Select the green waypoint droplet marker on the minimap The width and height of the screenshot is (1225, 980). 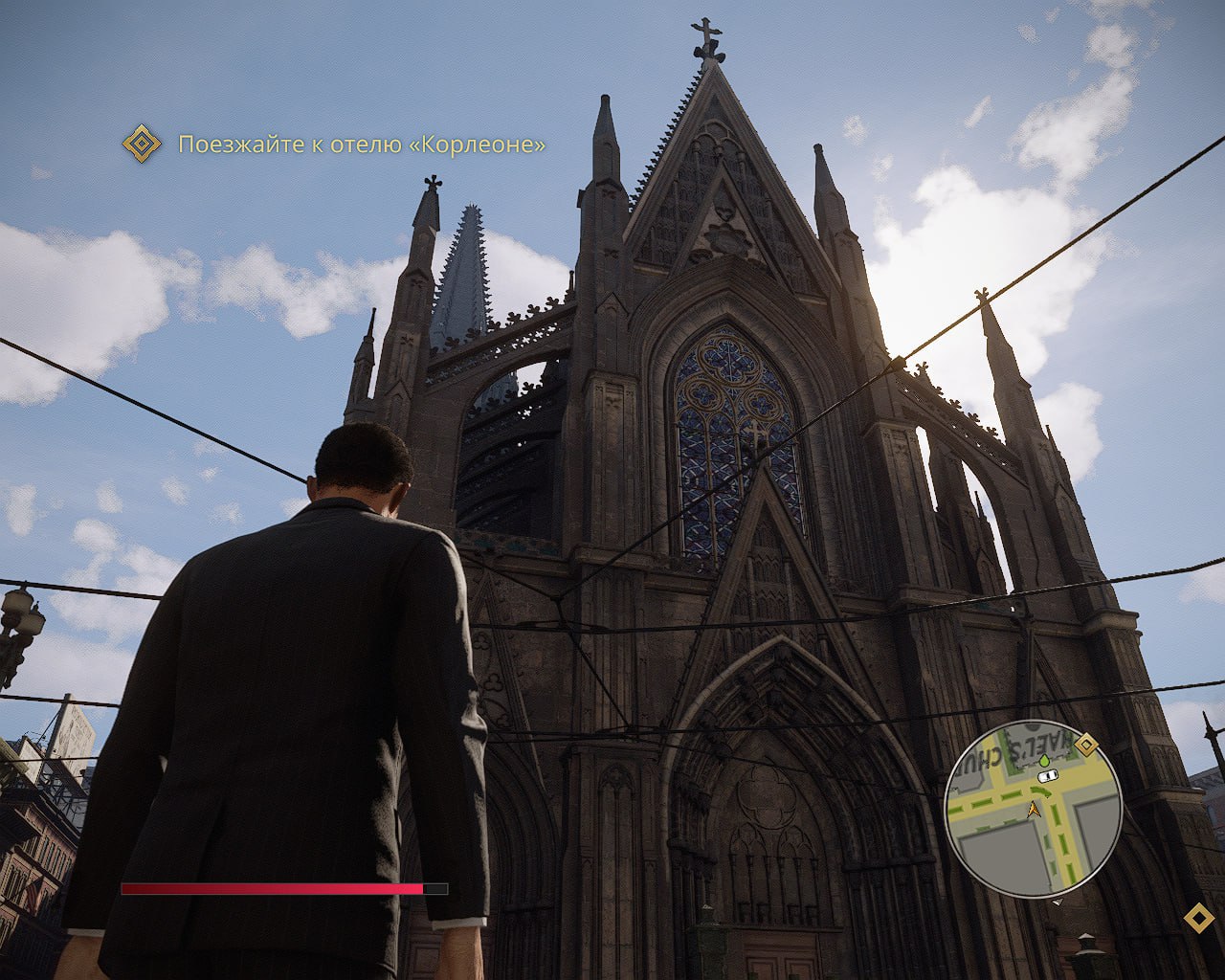(x=1045, y=760)
